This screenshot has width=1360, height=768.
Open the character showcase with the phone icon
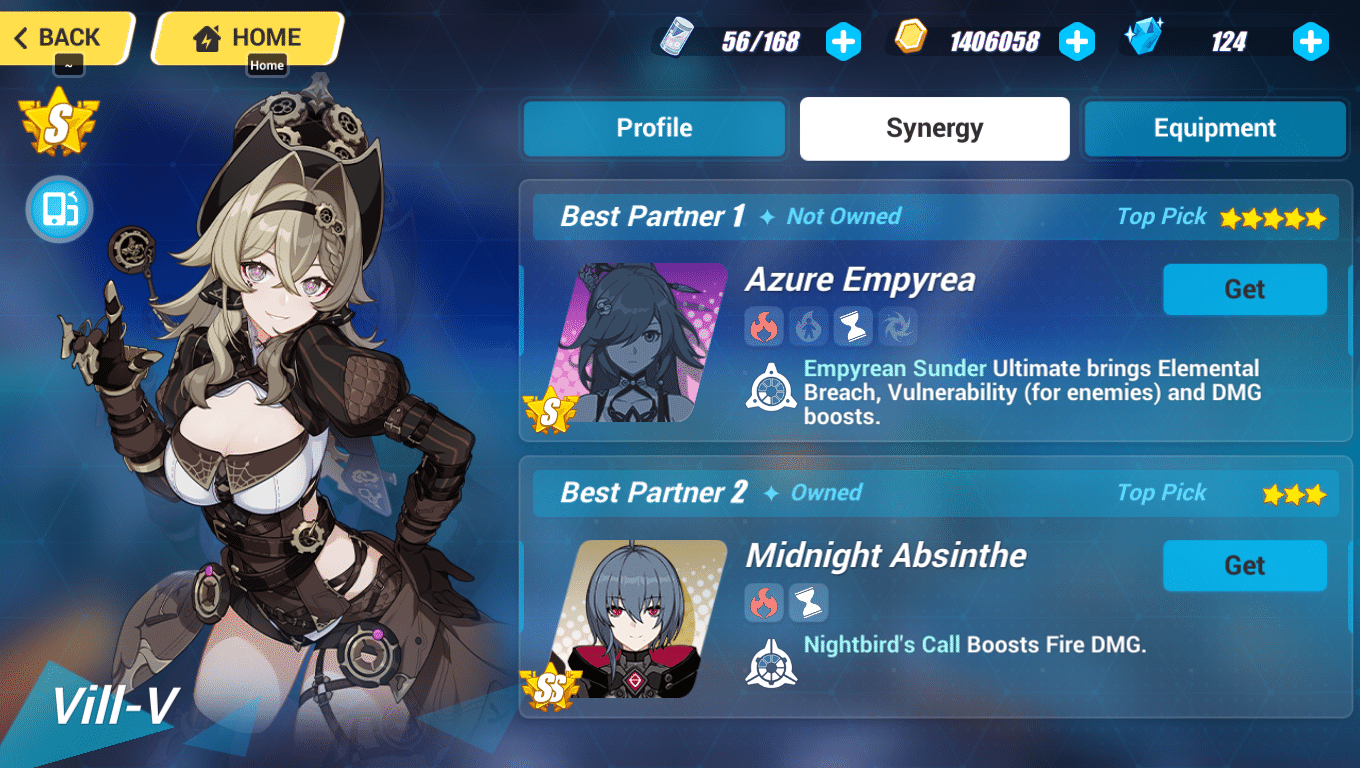click(58, 210)
